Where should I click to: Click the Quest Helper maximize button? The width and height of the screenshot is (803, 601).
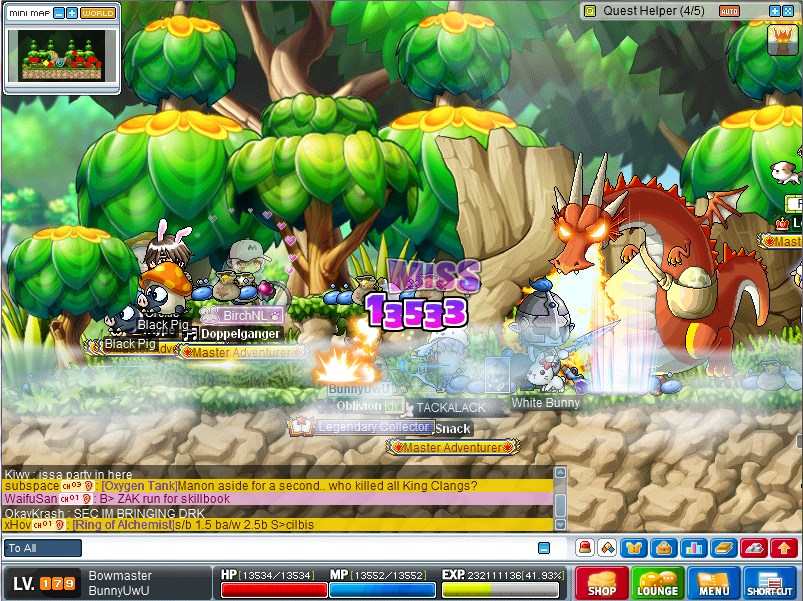coord(788,11)
